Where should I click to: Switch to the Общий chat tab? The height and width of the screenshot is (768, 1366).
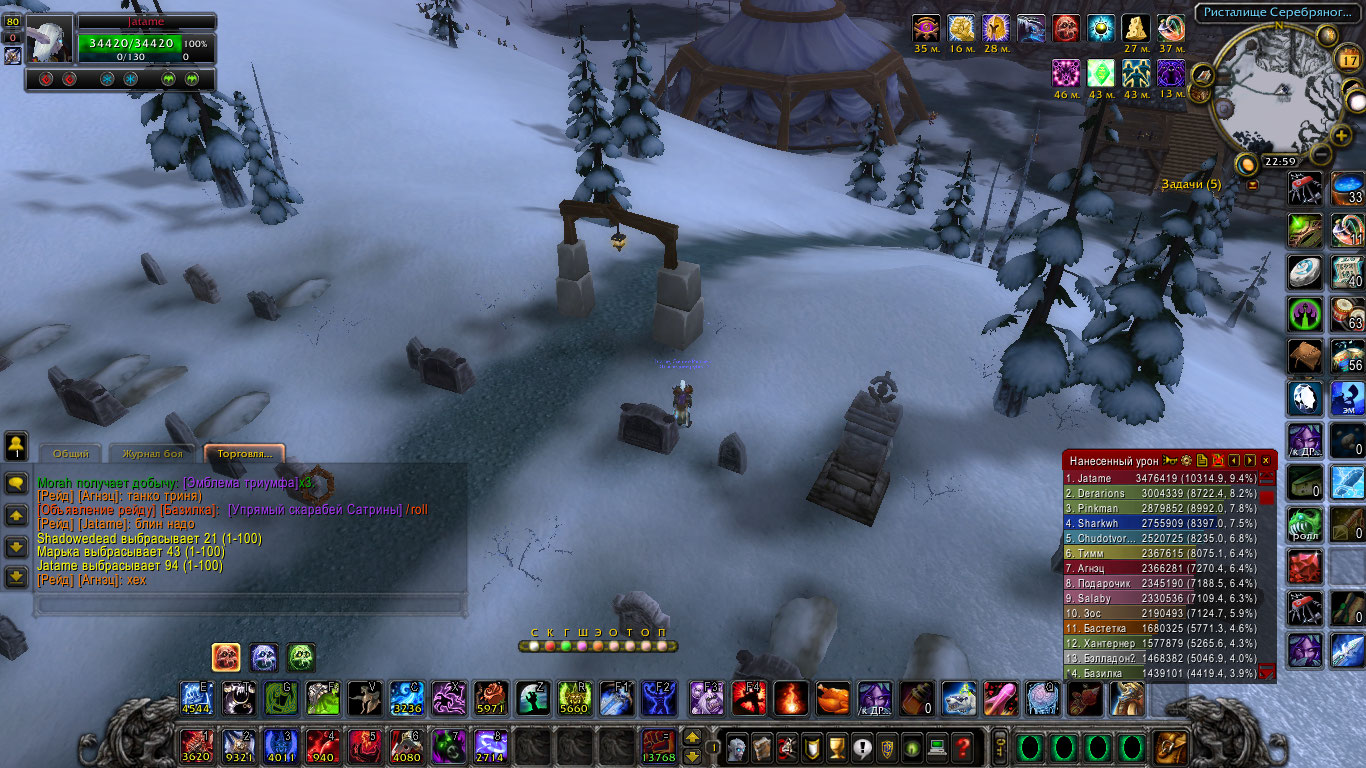[71, 454]
